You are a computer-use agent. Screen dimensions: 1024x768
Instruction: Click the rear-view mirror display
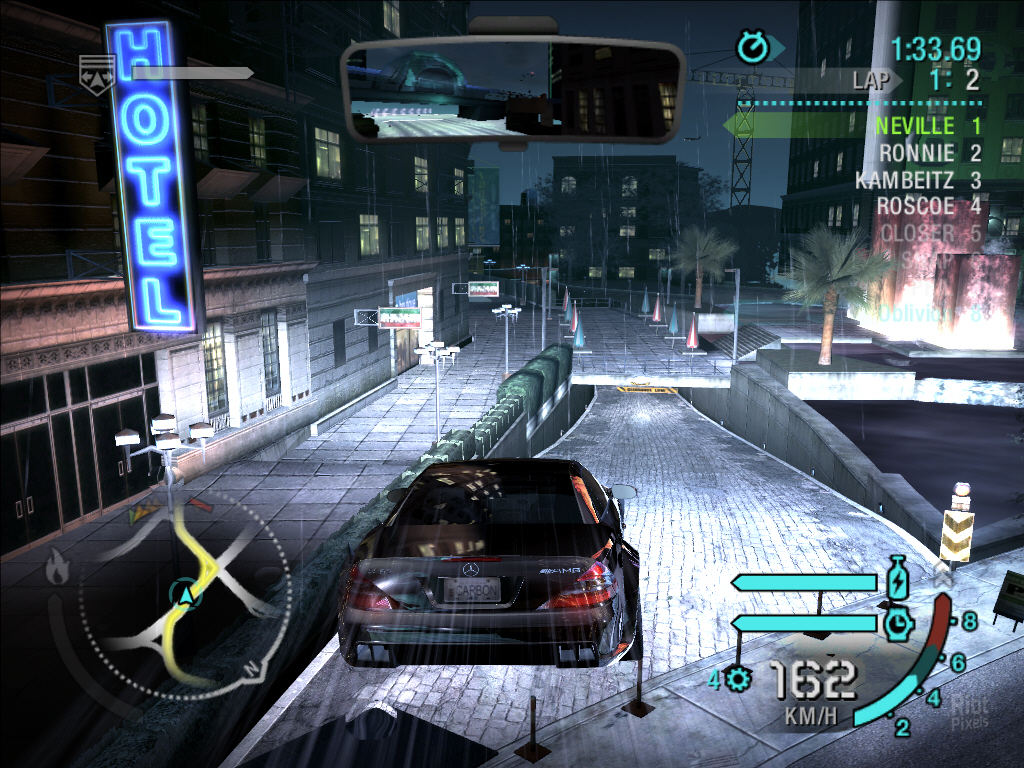[x=512, y=90]
